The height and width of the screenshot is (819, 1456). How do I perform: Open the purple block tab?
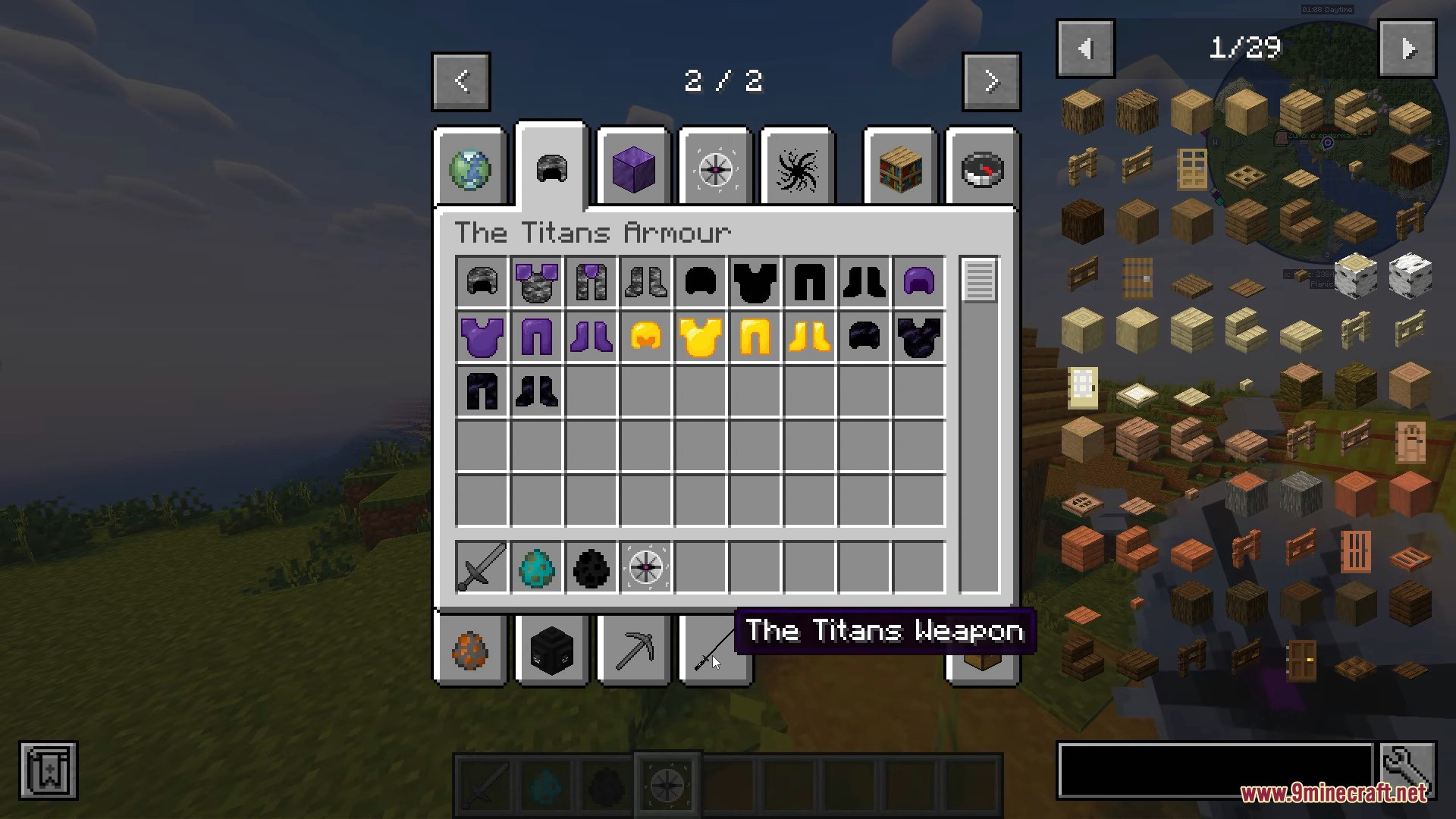(x=633, y=168)
